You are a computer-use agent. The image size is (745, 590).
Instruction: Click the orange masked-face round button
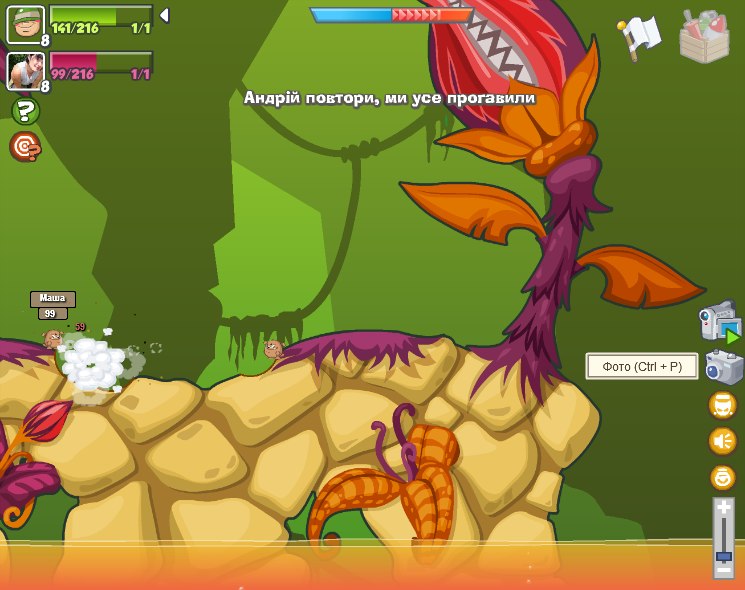point(722,405)
